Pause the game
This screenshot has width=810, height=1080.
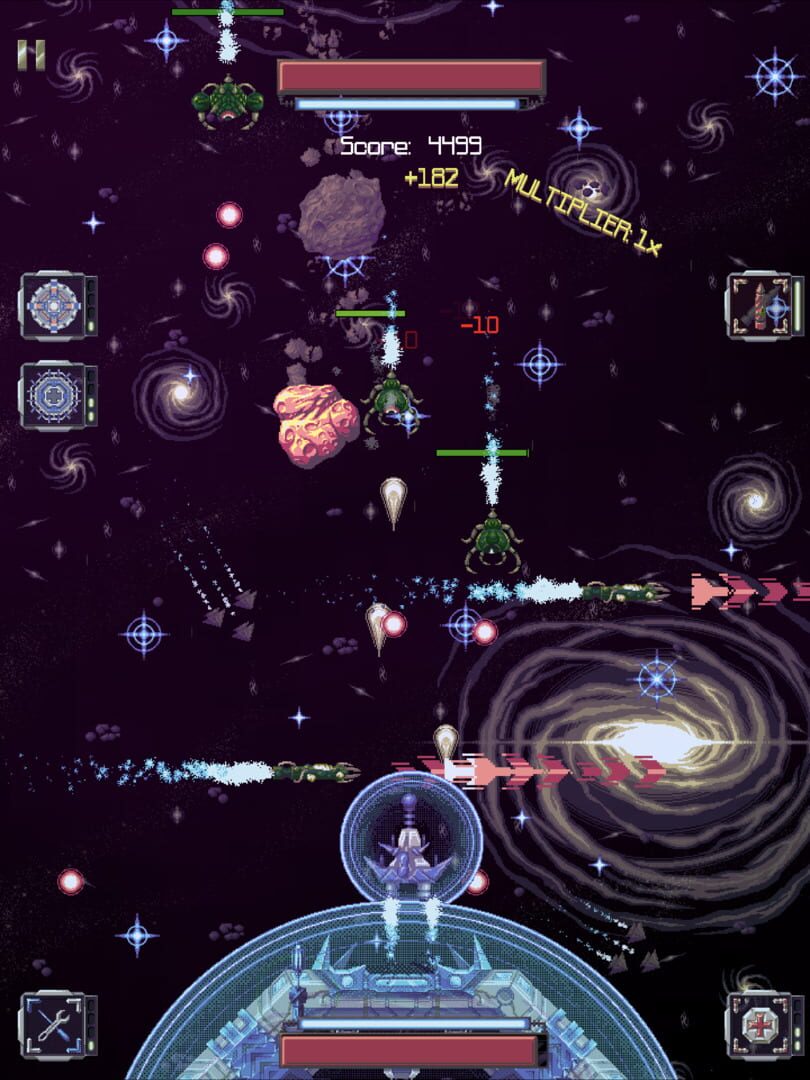click(31, 55)
